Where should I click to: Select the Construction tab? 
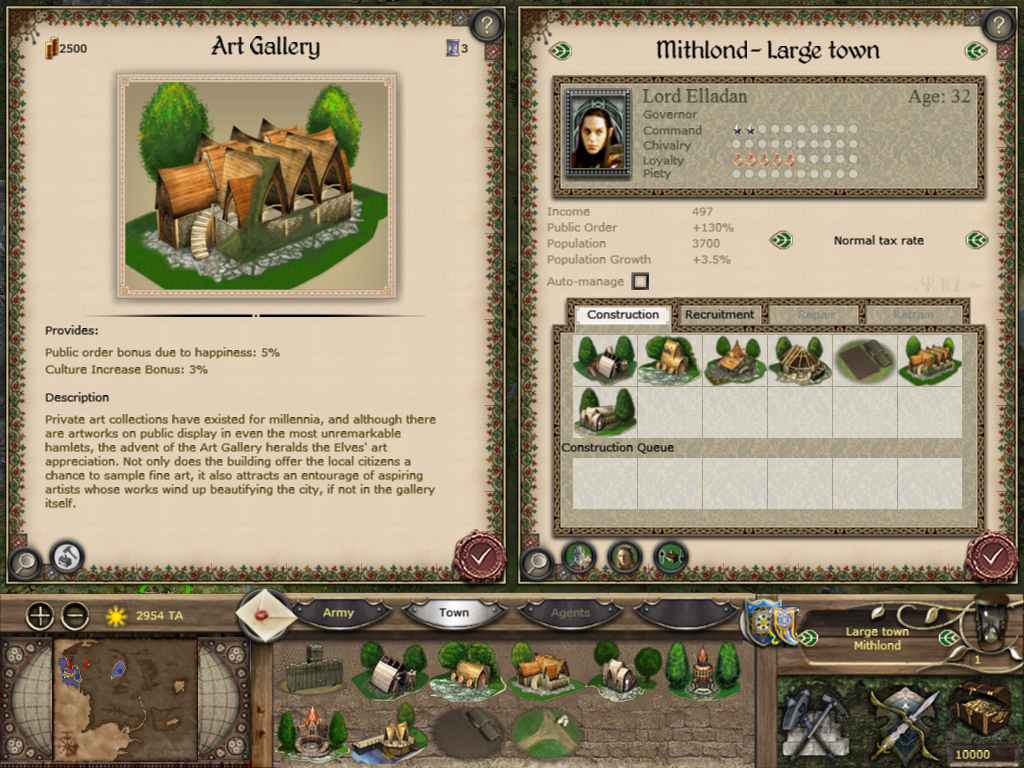(x=623, y=314)
